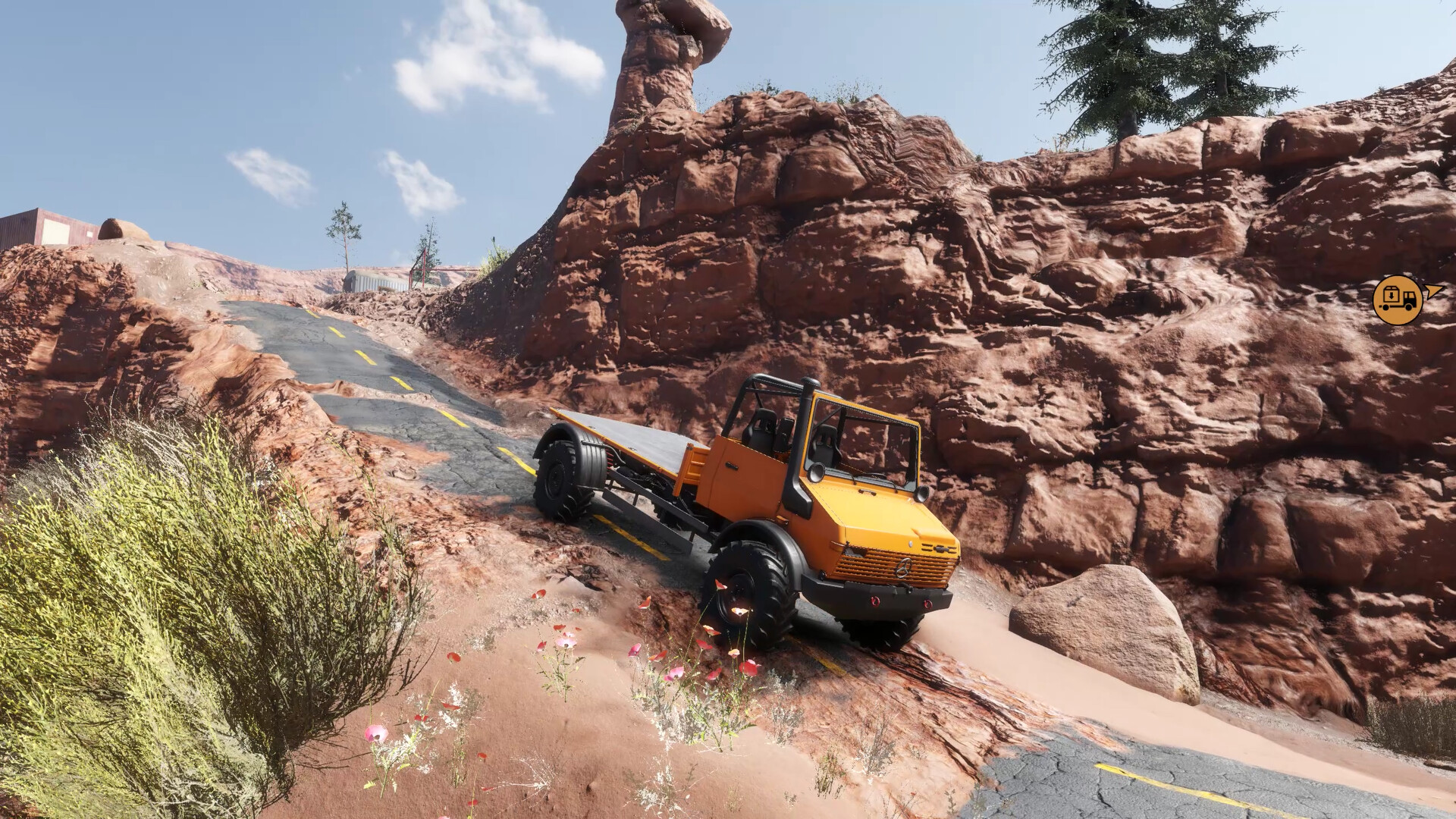Click the arrow pointer beside the delivery marker
Image resolution: width=1456 pixels, height=819 pixels.
[1434, 291]
